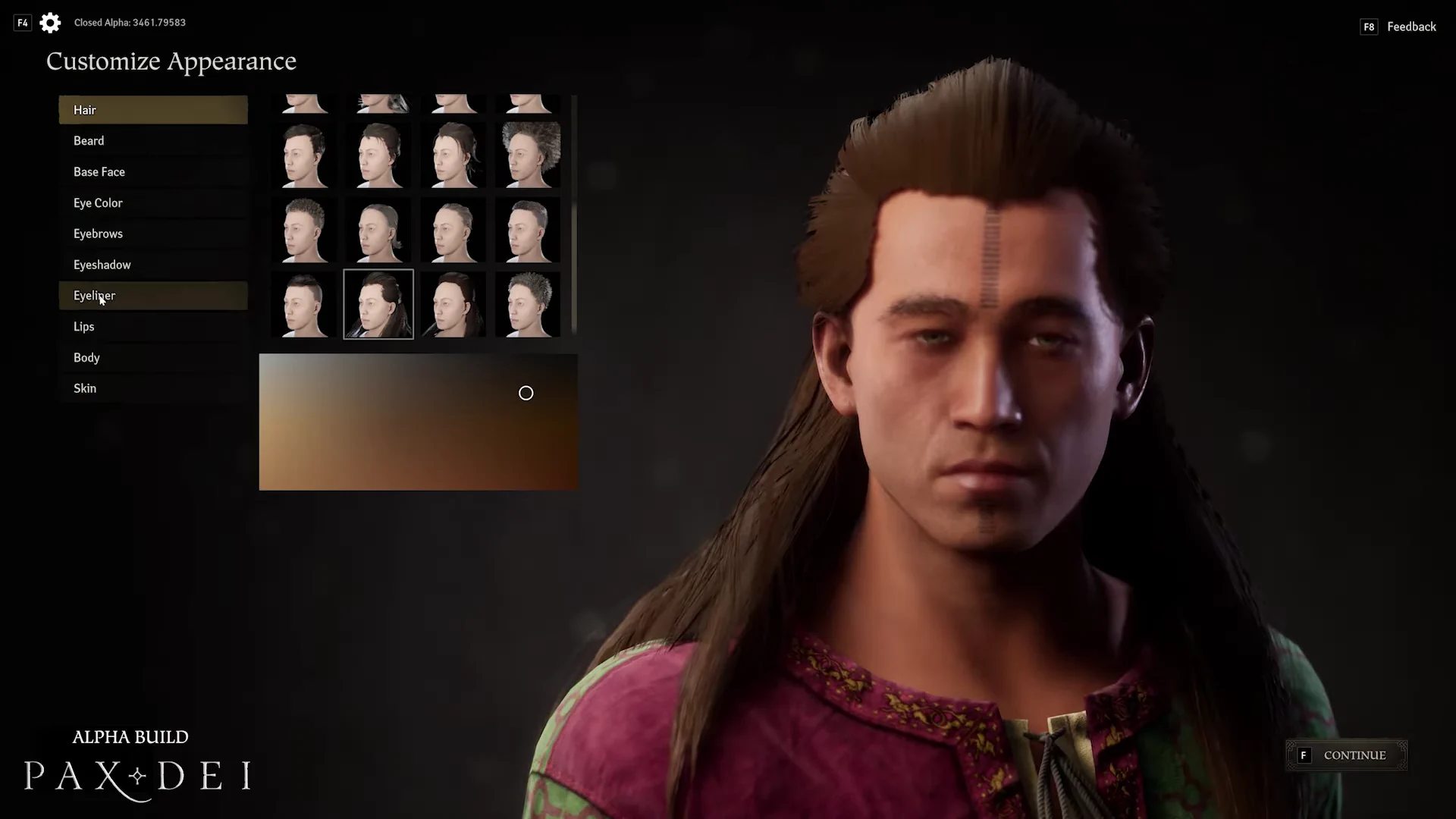1456x819 pixels.
Task: Select the Eyeshadow category
Action: 152,265
